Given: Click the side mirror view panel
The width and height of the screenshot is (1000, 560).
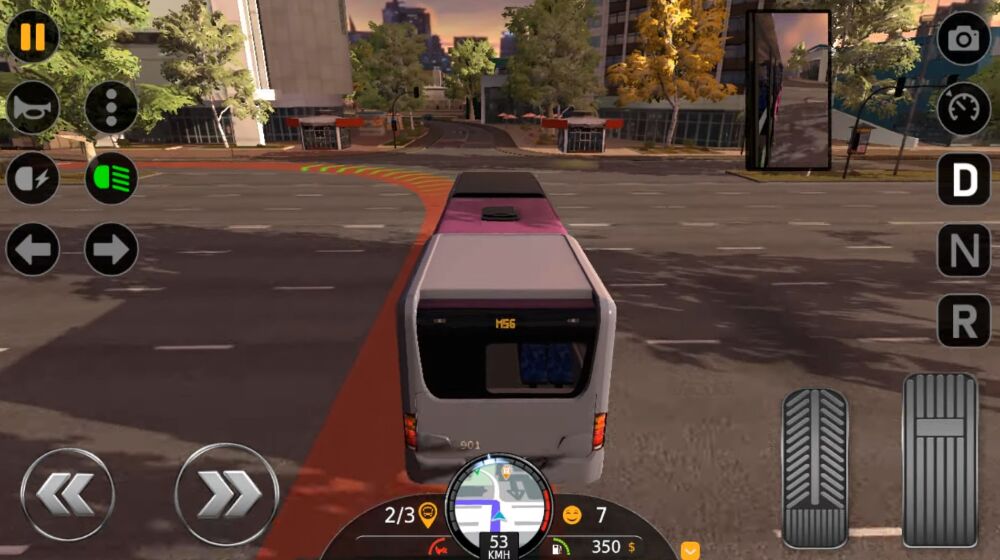Looking at the screenshot, I should click(x=788, y=90).
